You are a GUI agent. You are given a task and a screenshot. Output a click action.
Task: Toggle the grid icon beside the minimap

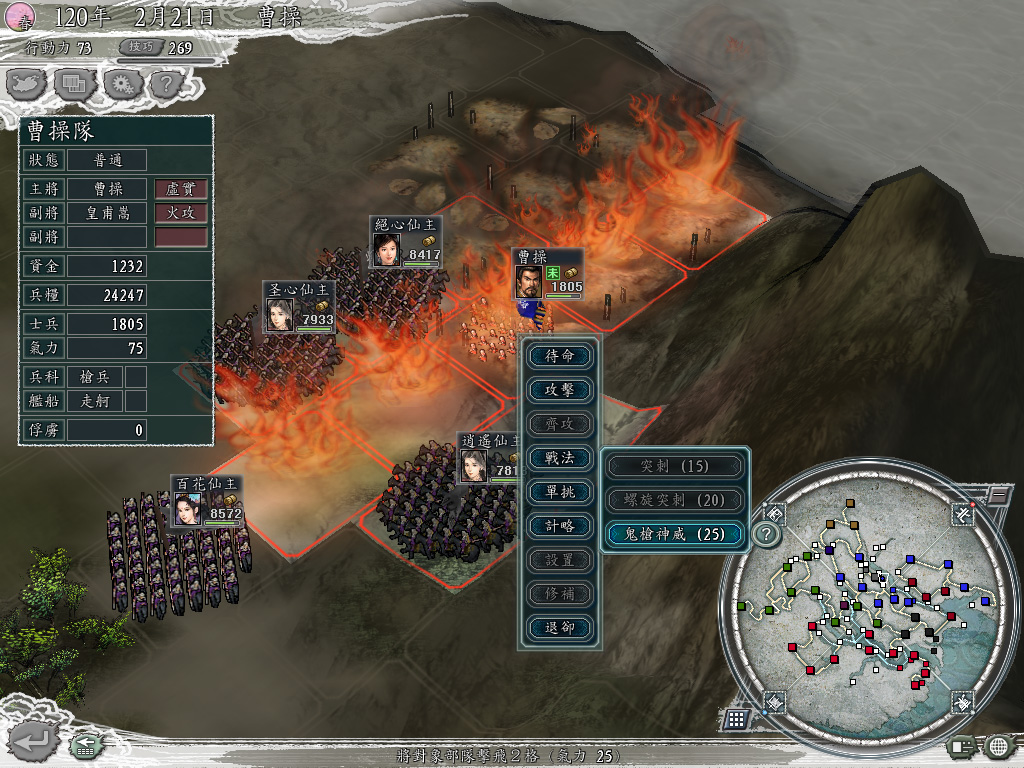pyautogui.click(x=735, y=718)
